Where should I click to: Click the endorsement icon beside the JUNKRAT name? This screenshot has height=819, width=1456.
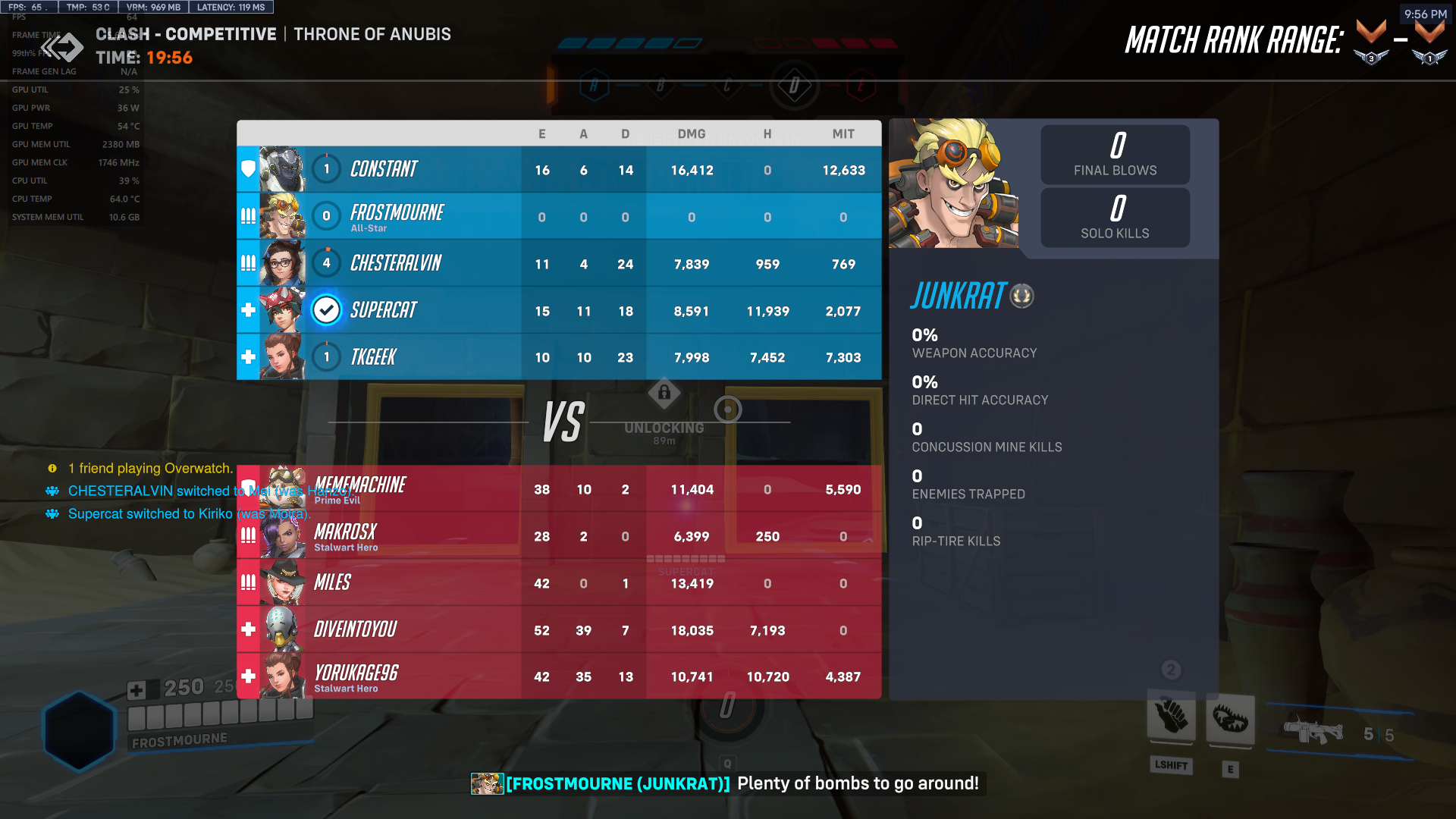coord(1023,297)
